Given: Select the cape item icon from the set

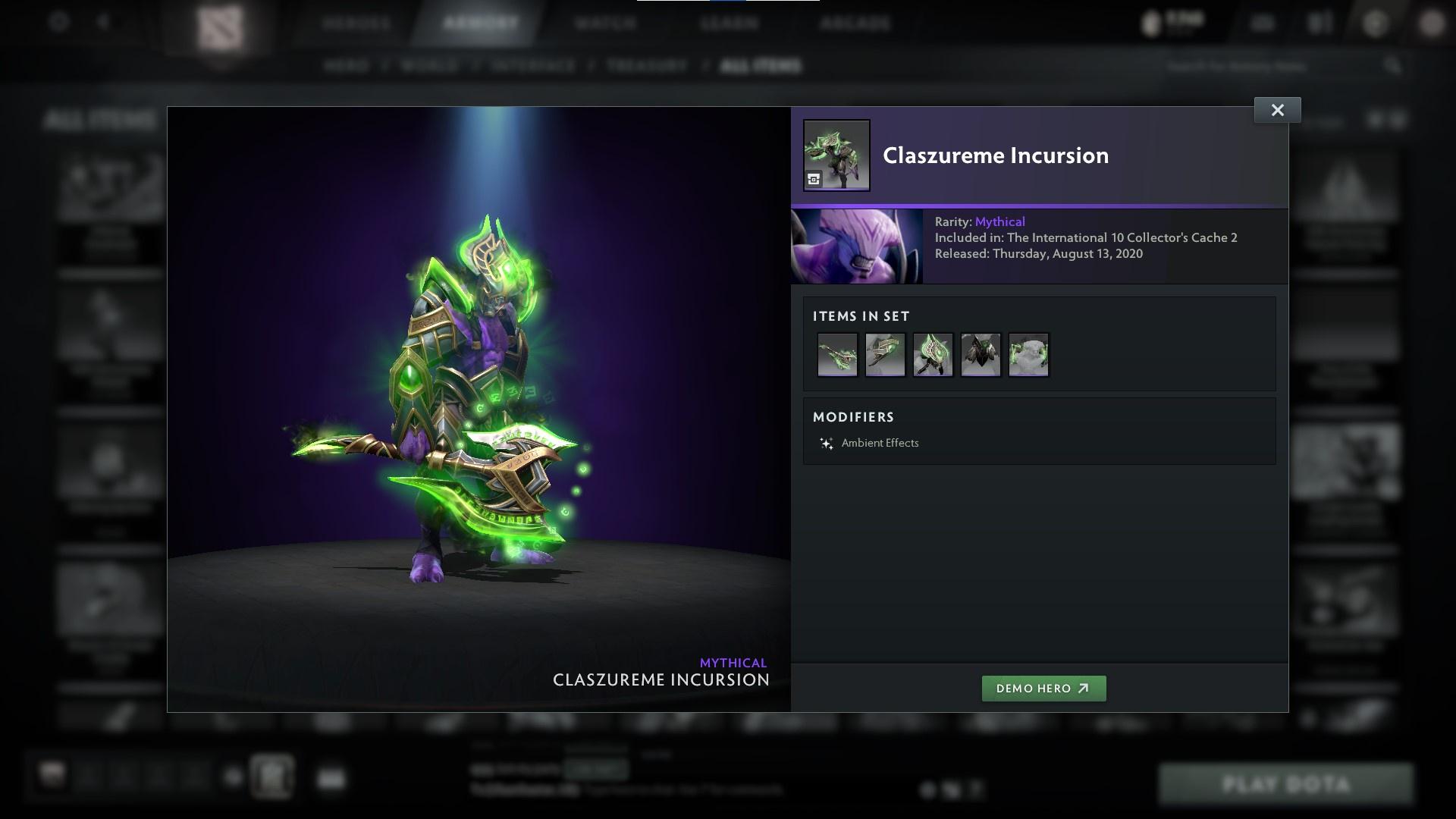Looking at the screenshot, I should (981, 354).
